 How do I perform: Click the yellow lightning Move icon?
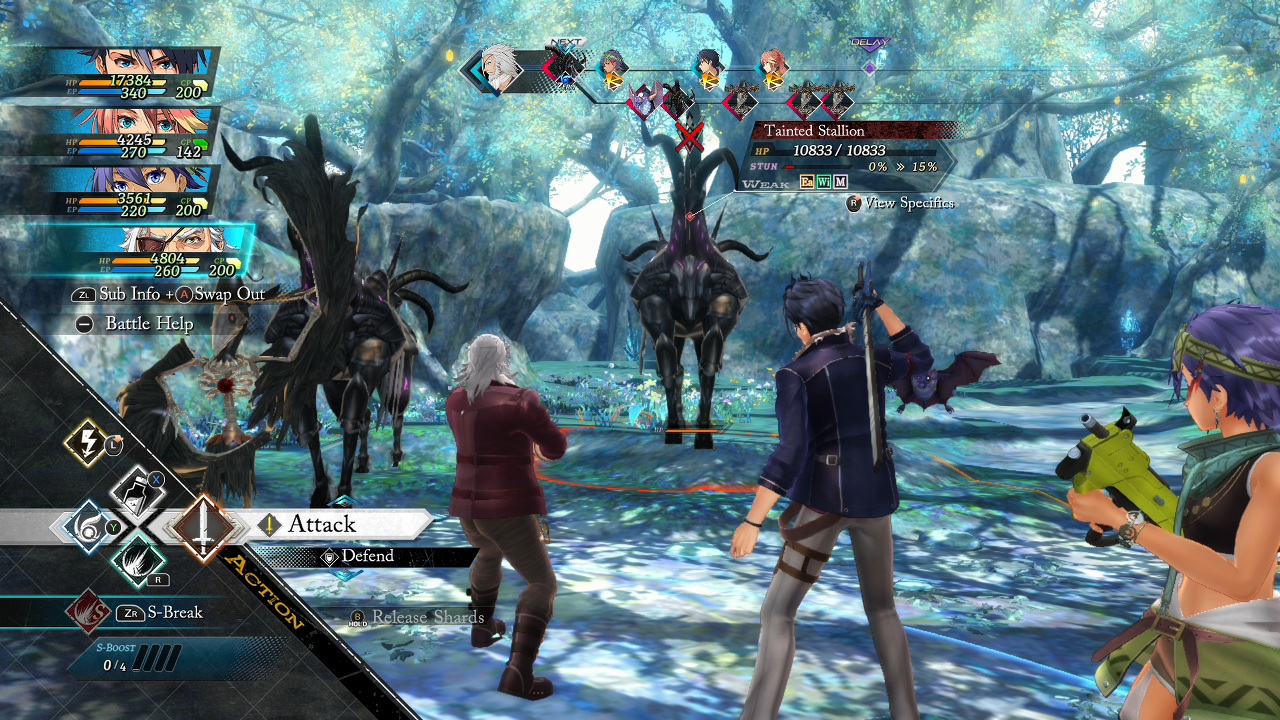point(85,445)
